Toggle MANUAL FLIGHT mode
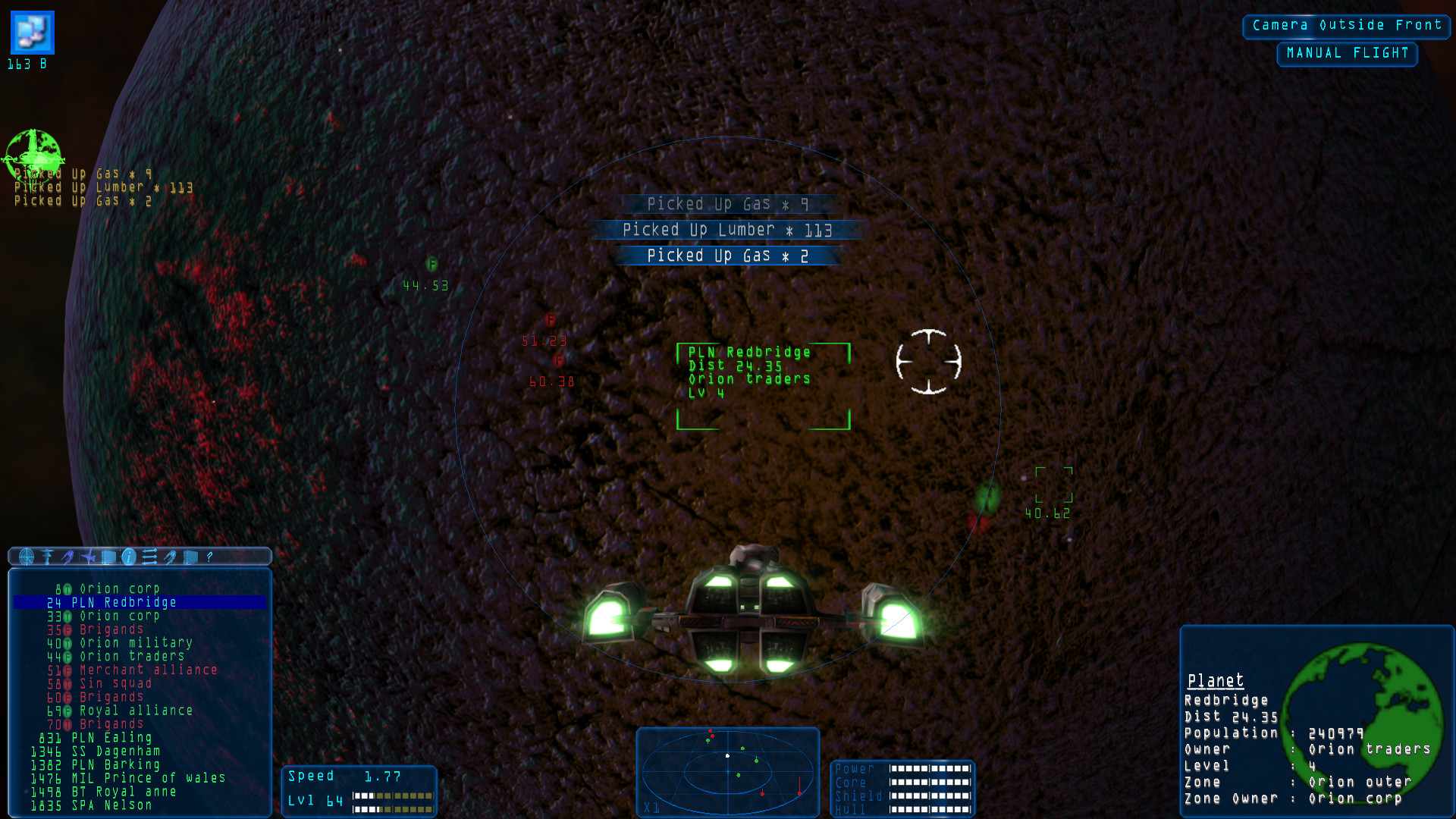This screenshot has width=1456, height=819. pos(1347,54)
